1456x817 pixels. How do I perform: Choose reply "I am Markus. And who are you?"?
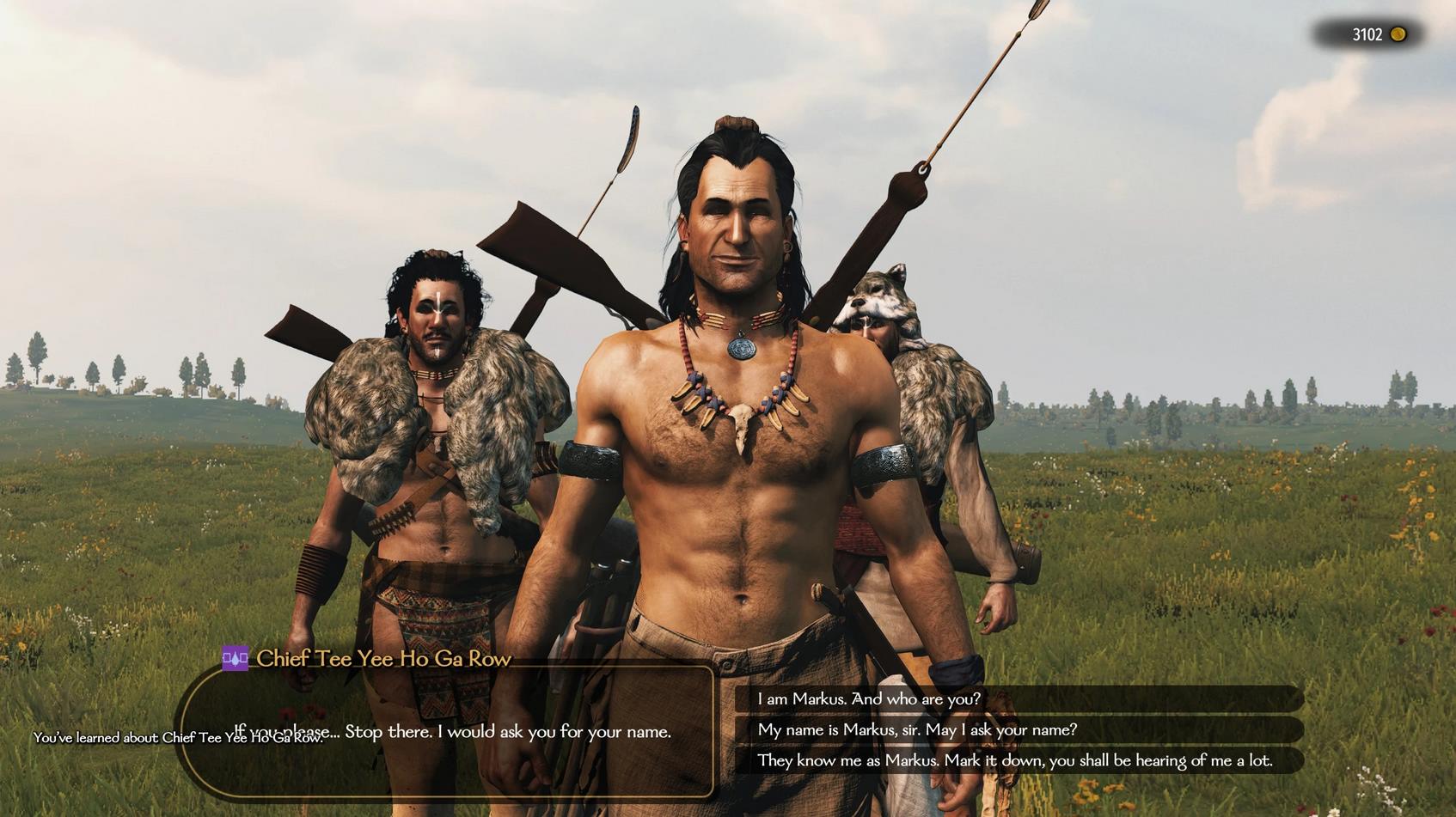(868, 699)
